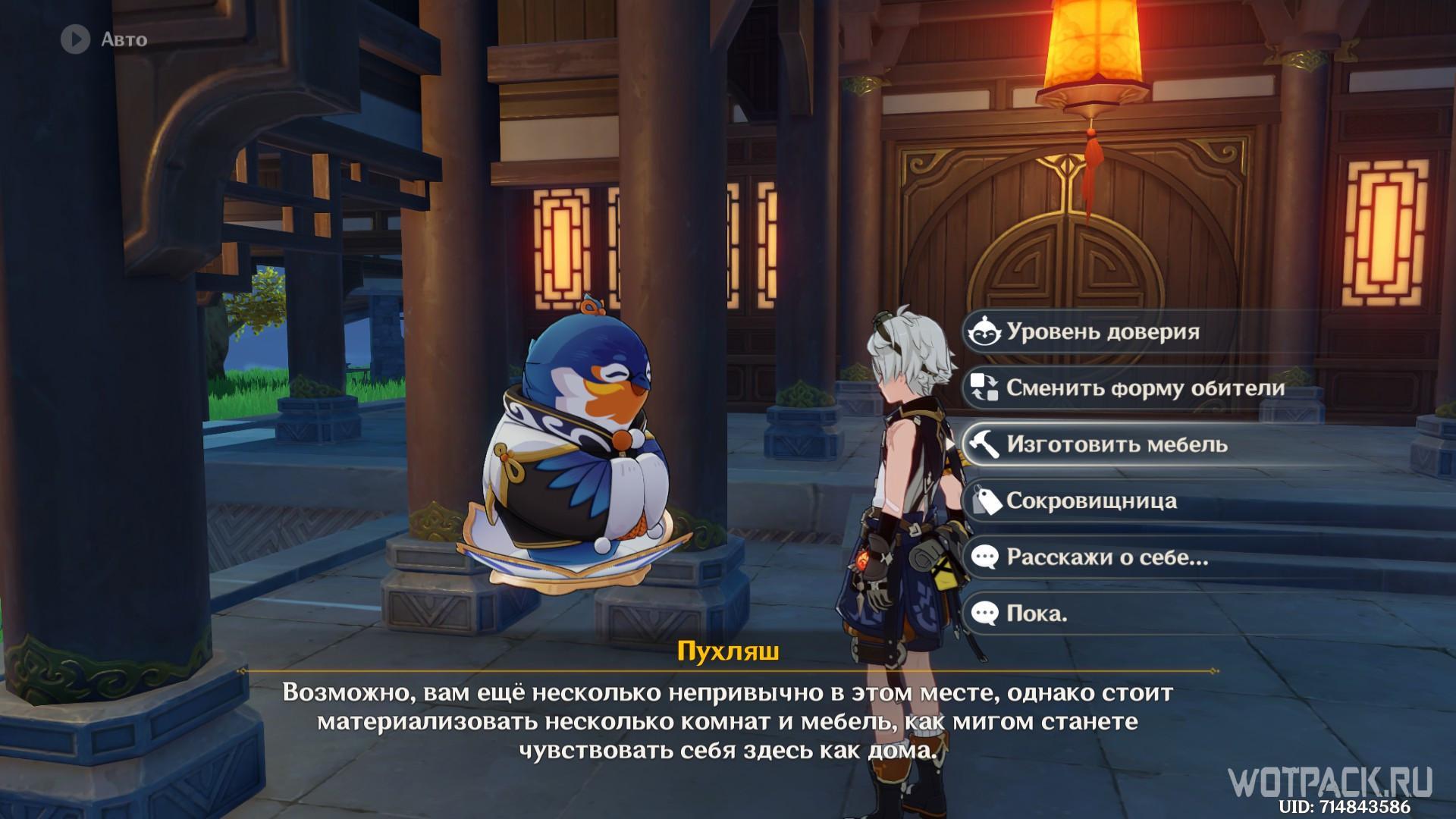1456x819 pixels.
Task: End the conversation with Пока.
Action: point(1036,613)
